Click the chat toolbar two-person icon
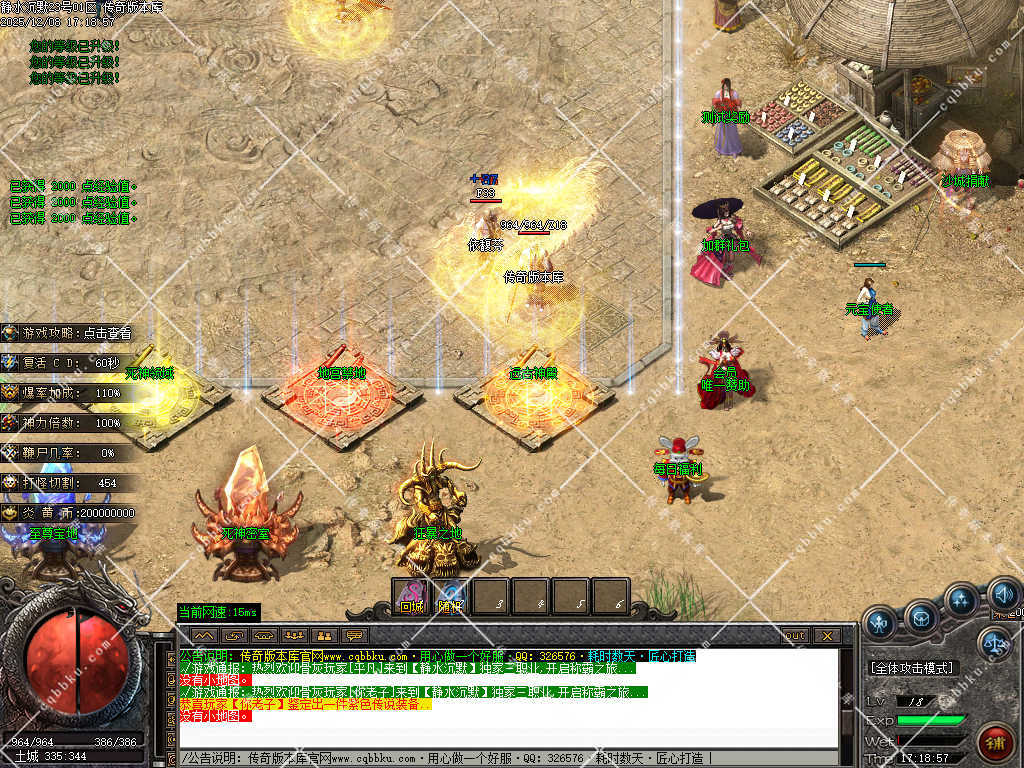The height and width of the screenshot is (768, 1024). coord(323,635)
